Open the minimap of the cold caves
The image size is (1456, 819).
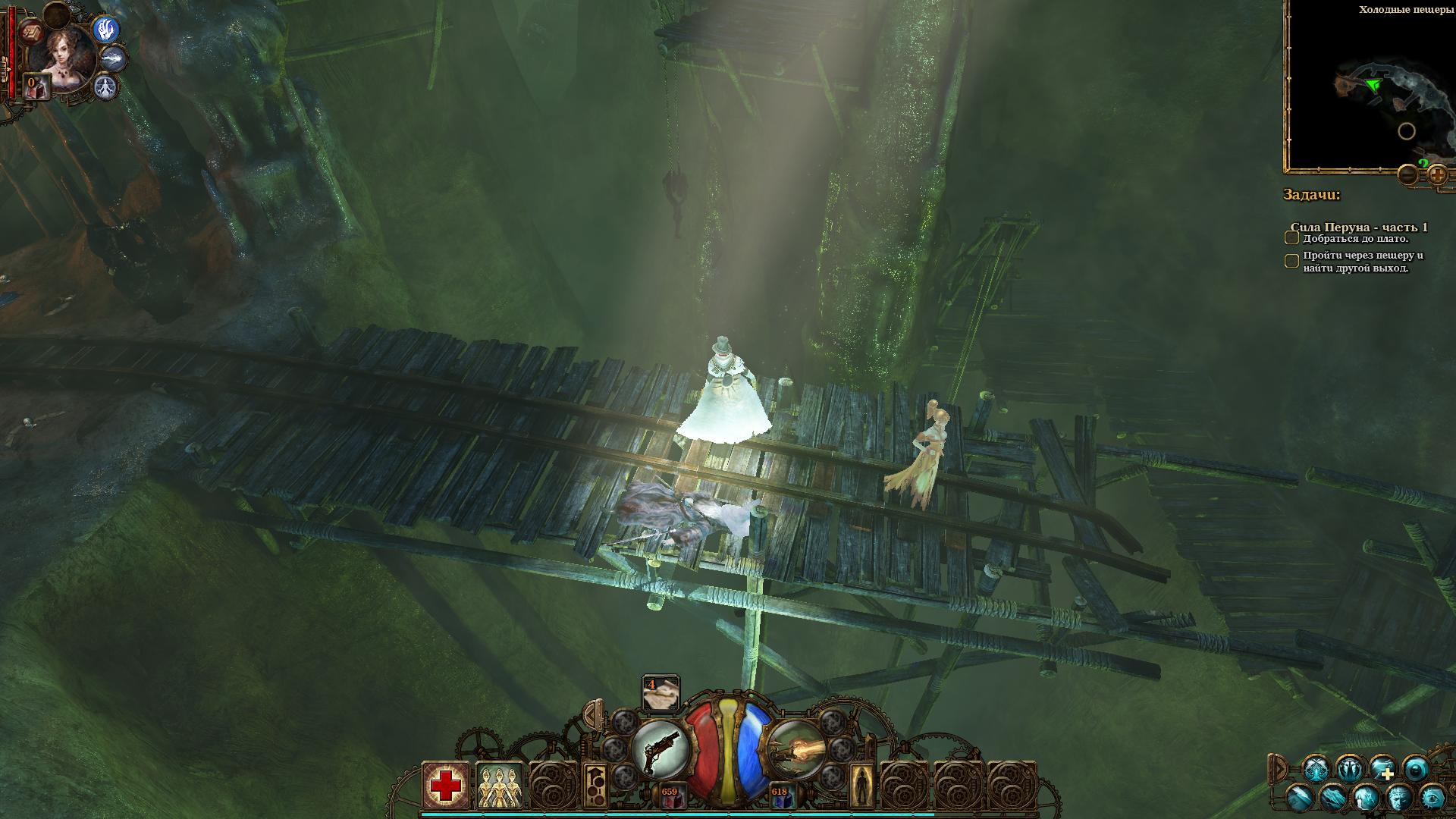1369,87
